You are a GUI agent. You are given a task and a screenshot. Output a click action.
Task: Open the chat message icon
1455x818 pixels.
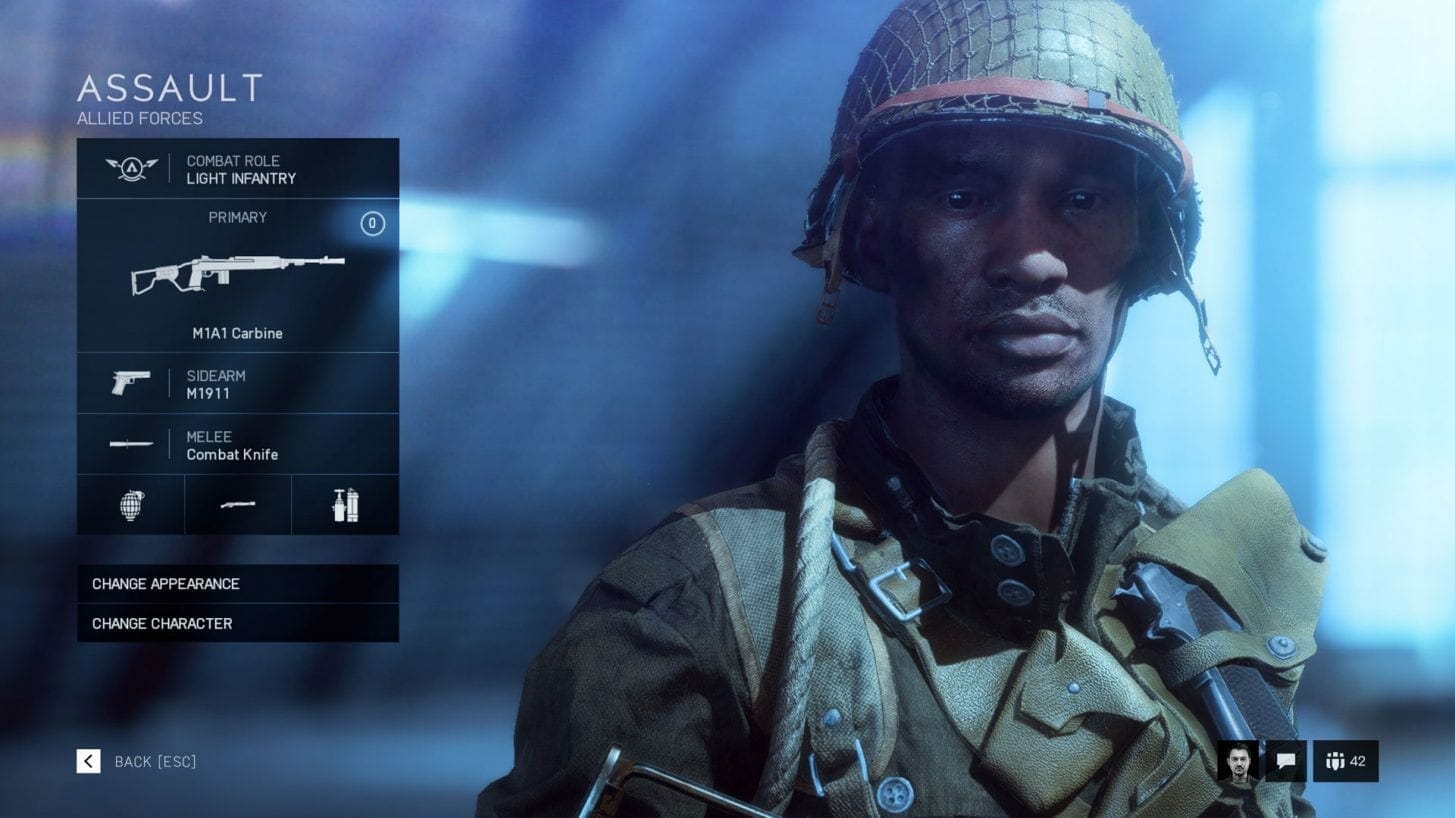[x=1286, y=761]
